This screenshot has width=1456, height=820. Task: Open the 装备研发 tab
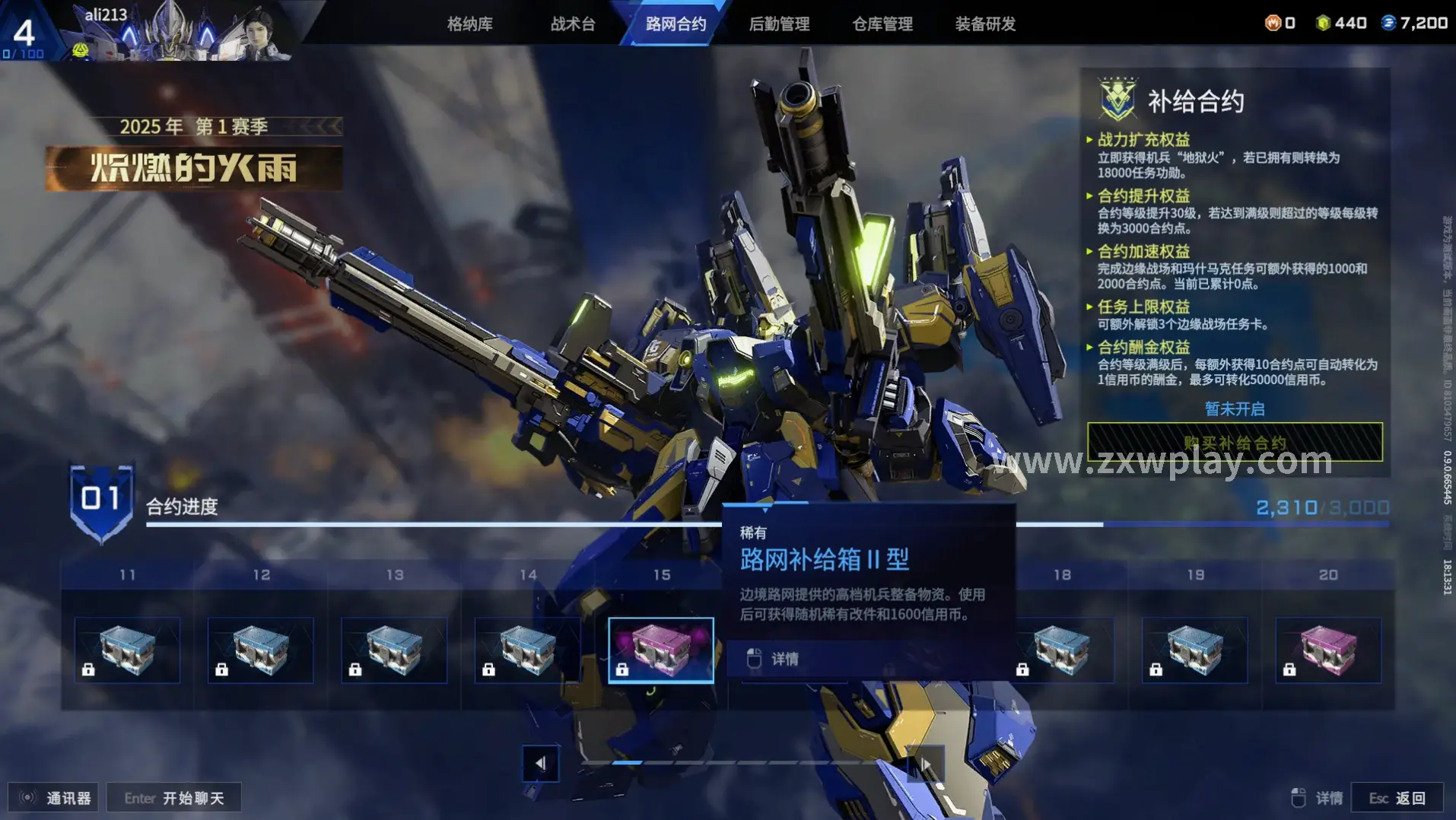984,23
